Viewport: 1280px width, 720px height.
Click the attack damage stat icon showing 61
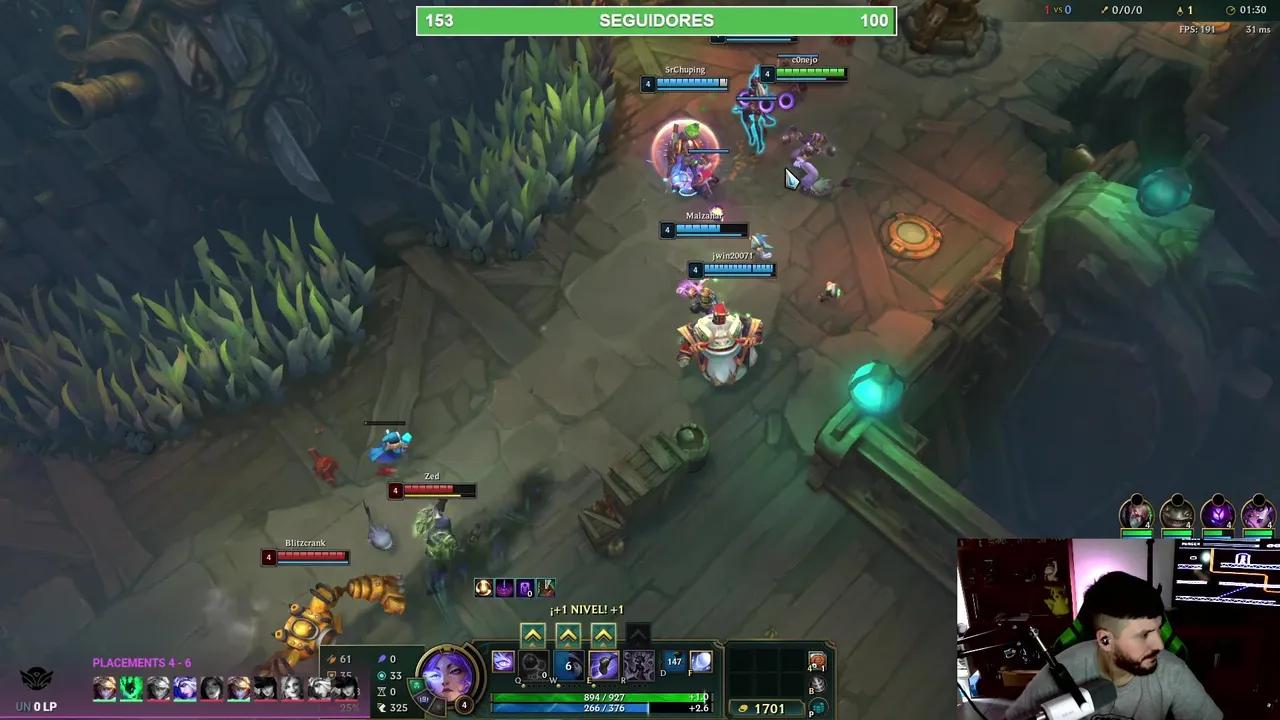(x=335, y=659)
